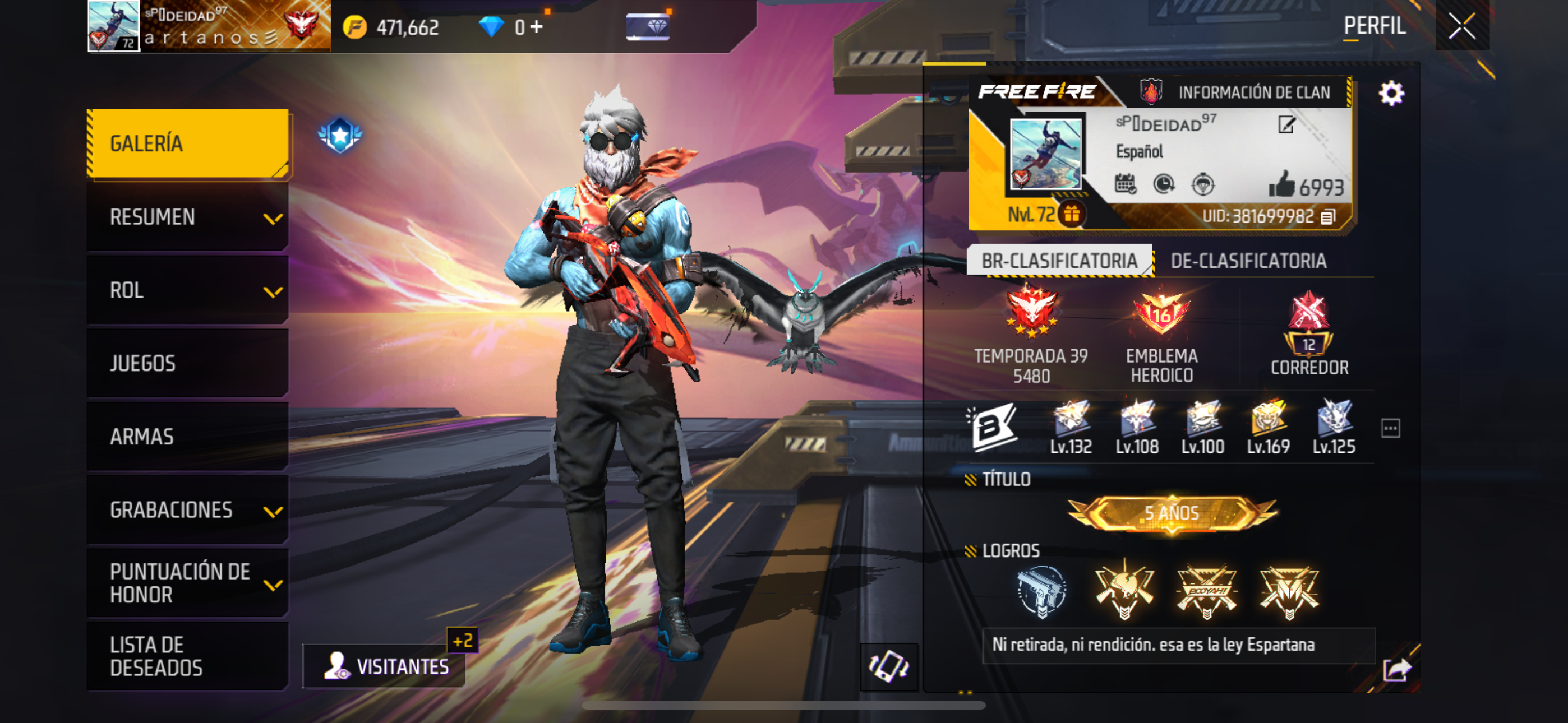Select the Armas menu entry
The width and height of the screenshot is (1568, 723).
click(x=187, y=437)
